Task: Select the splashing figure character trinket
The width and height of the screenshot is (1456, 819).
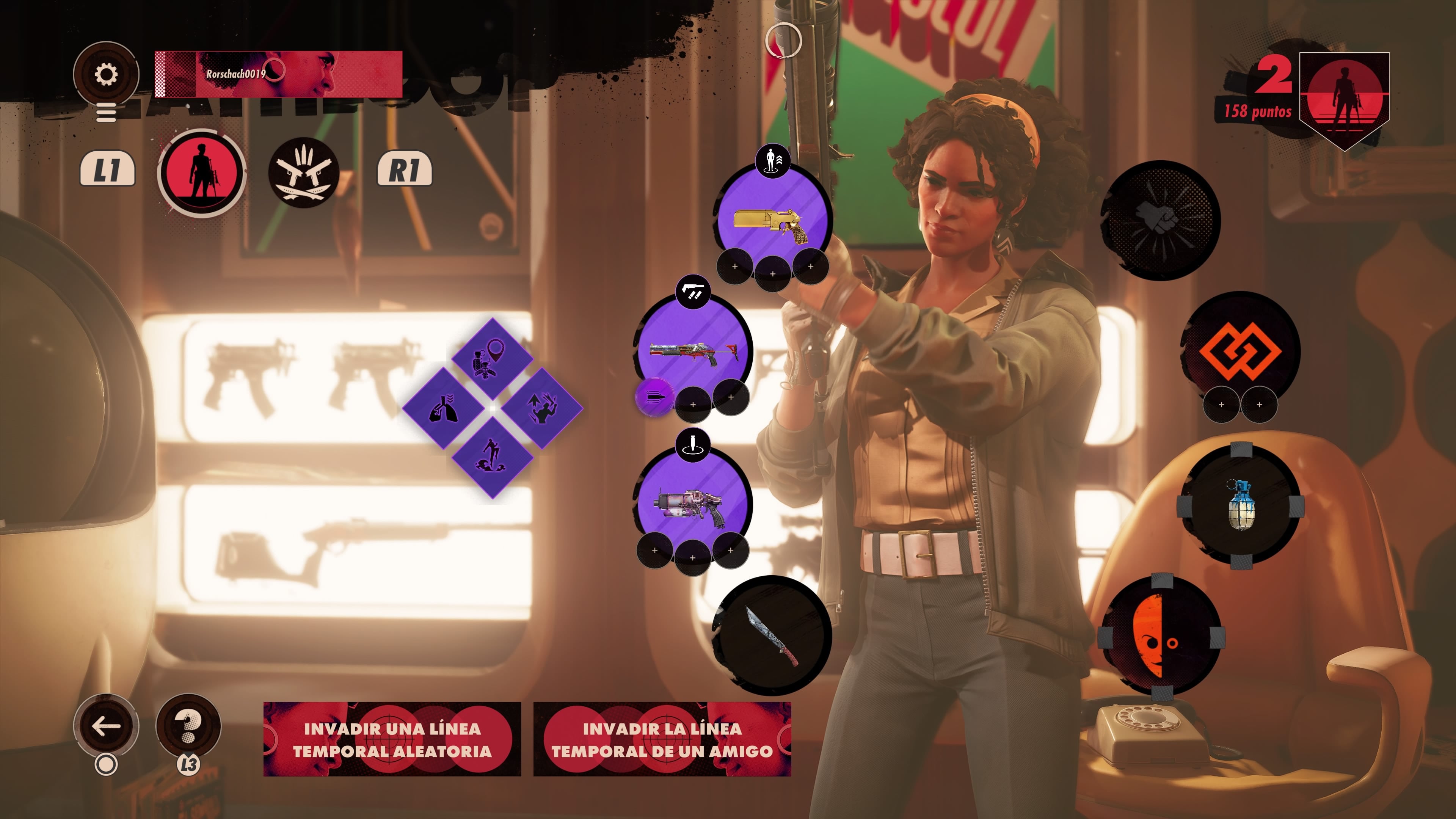Action: point(492,457)
